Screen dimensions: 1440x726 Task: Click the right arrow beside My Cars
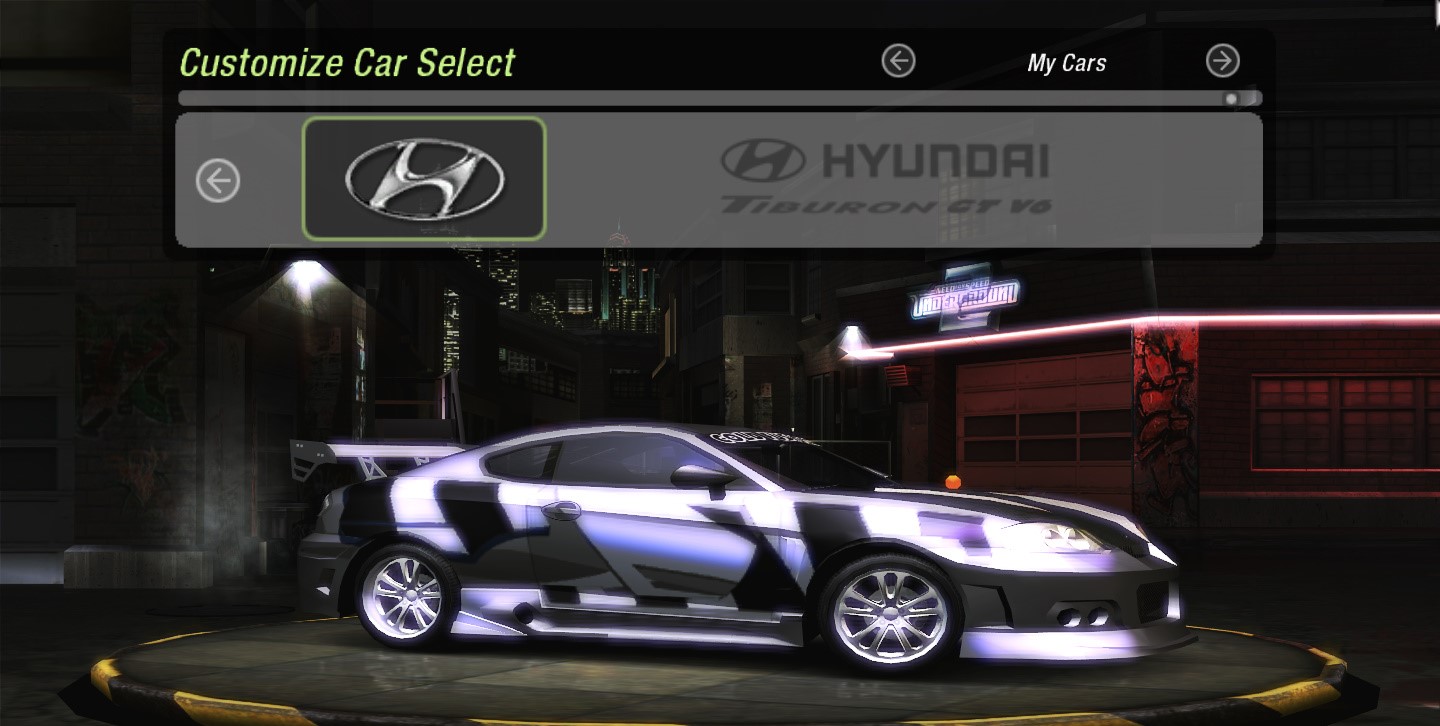point(1222,62)
